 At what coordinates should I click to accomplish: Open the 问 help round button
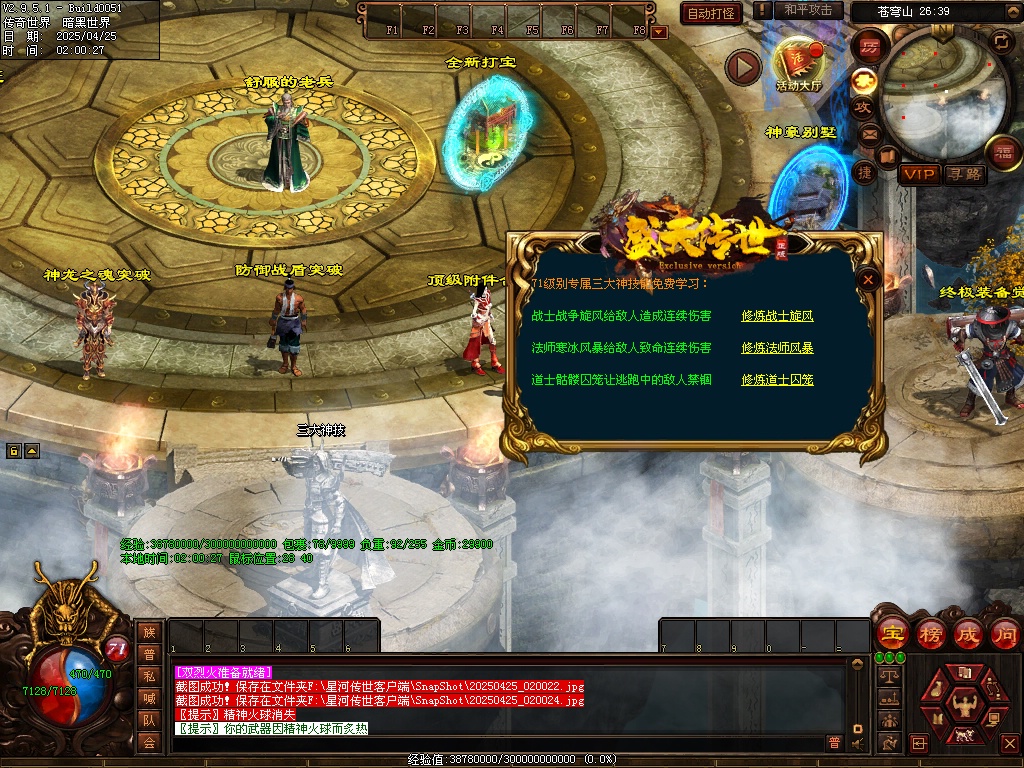point(1005,633)
